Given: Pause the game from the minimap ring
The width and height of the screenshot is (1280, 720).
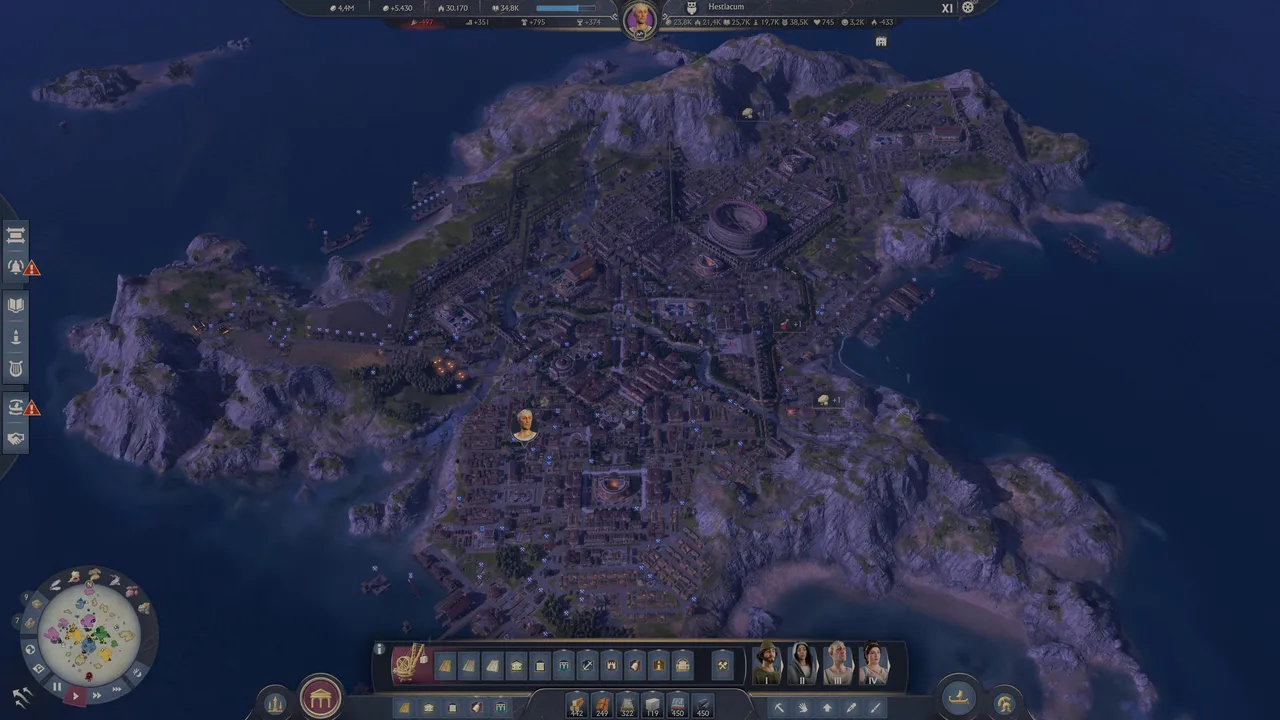Looking at the screenshot, I should 57,687.
